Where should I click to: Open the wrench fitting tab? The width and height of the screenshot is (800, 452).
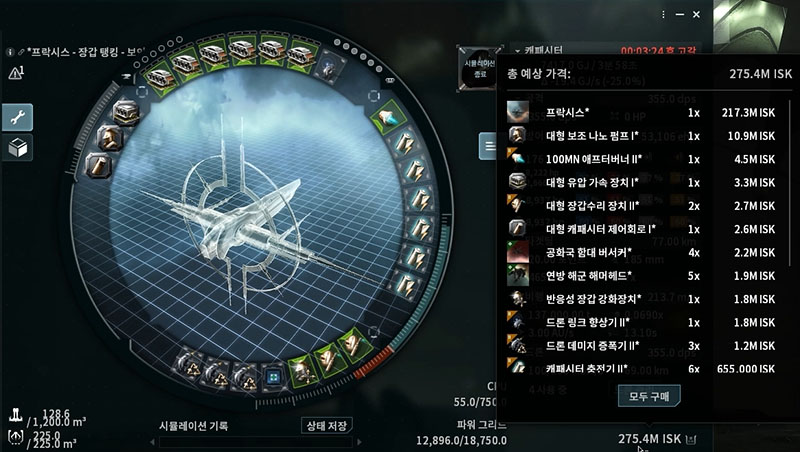click(18, 117)
